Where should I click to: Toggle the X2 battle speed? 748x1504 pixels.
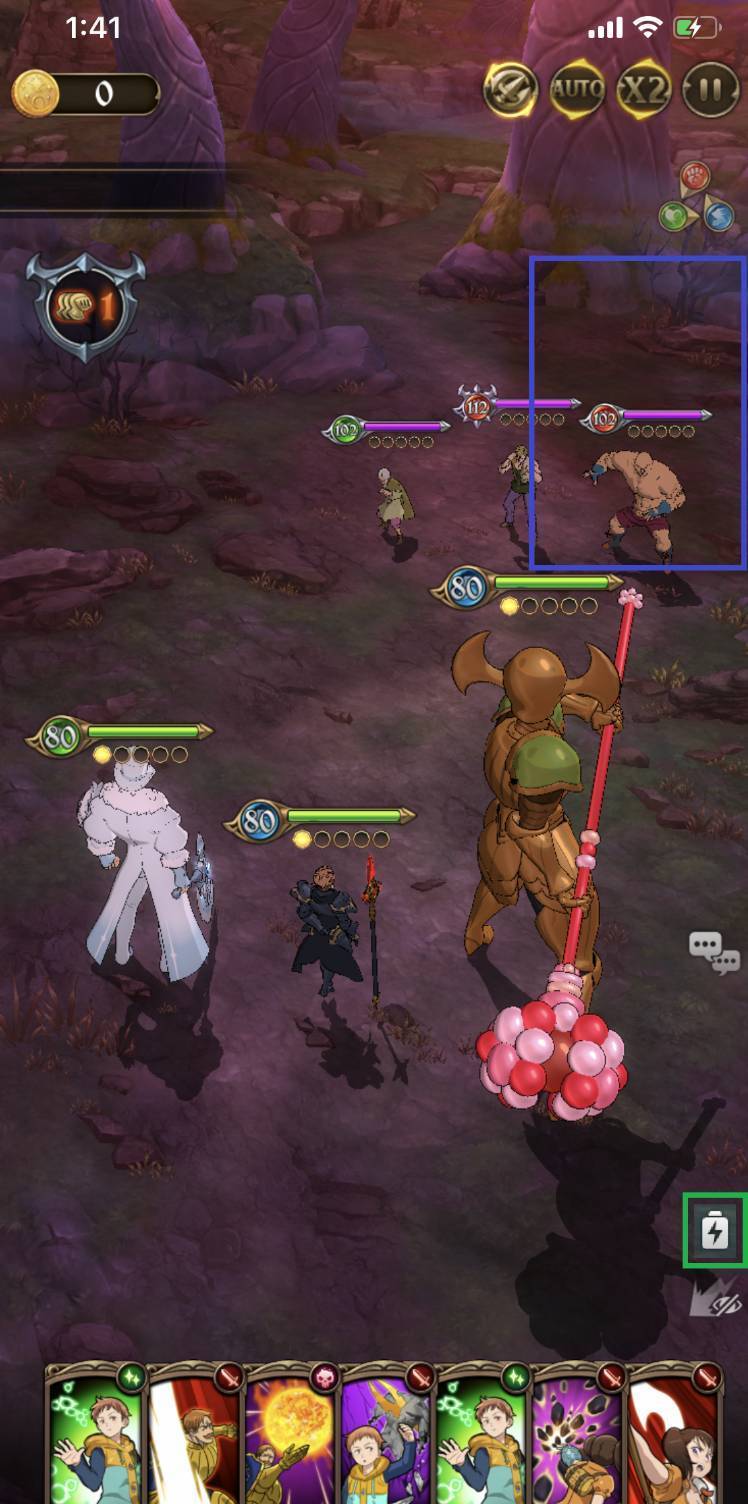point(643,91)
